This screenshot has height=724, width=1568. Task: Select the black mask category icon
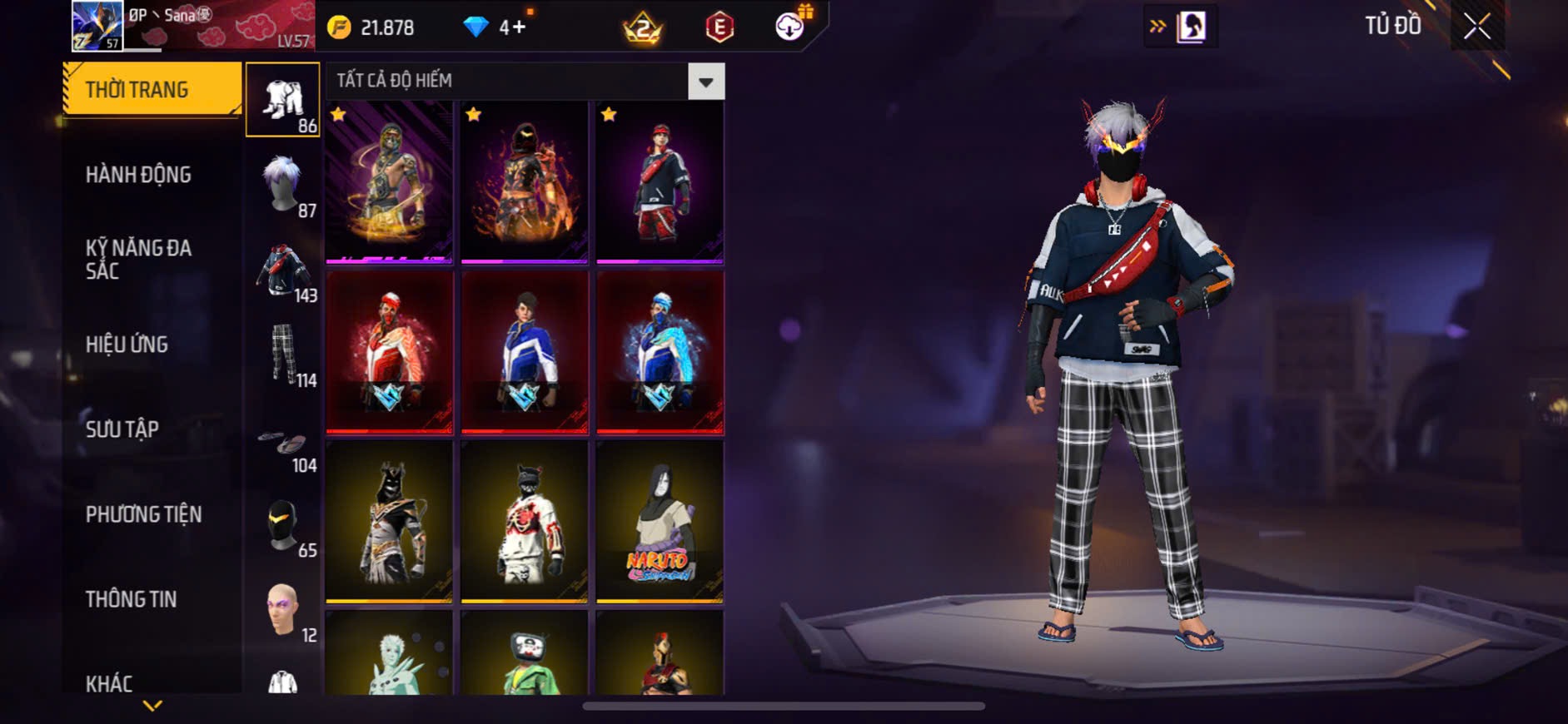tap(283, 526)
